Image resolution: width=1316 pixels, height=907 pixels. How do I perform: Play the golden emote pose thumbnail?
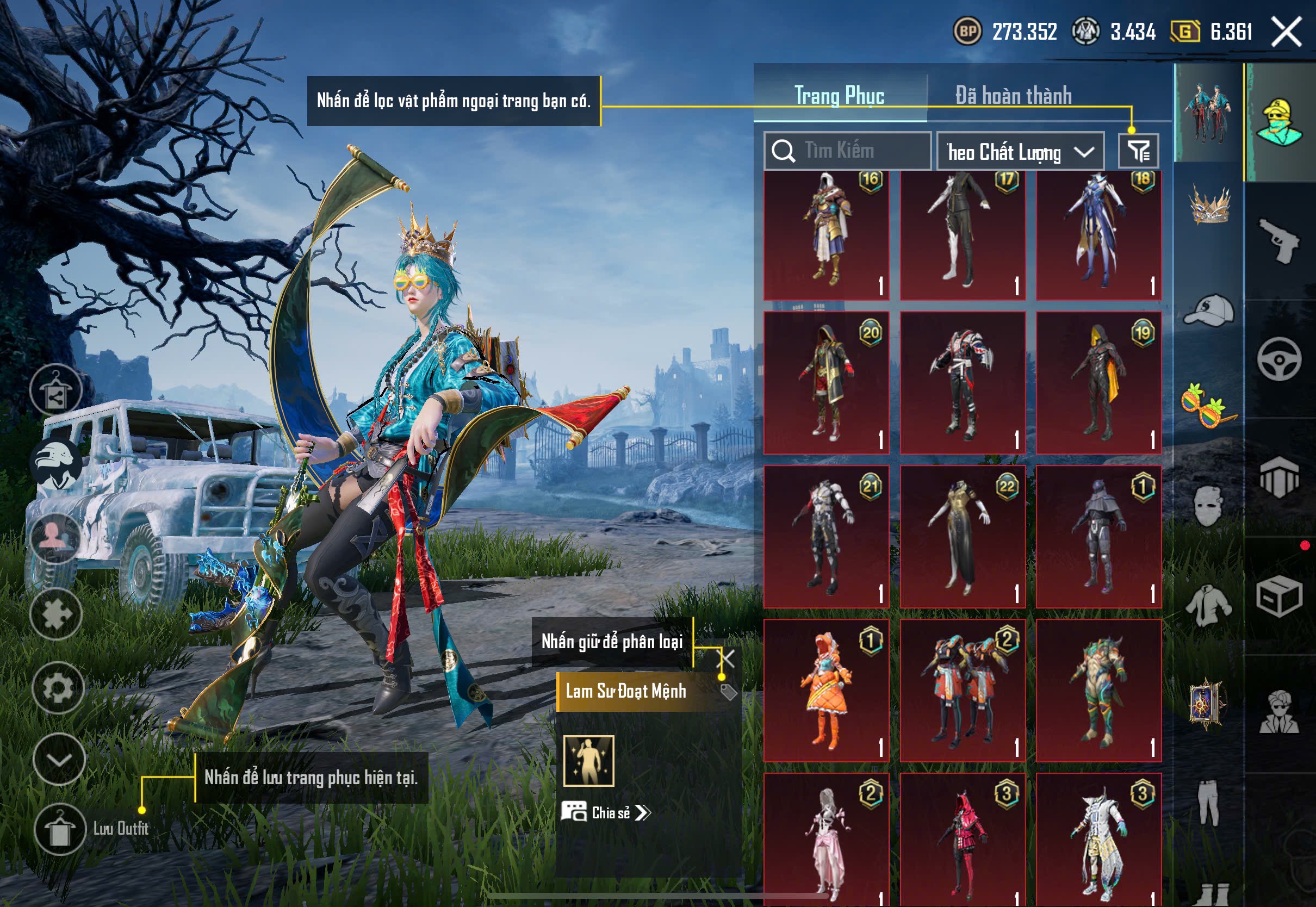pos(589,761)
